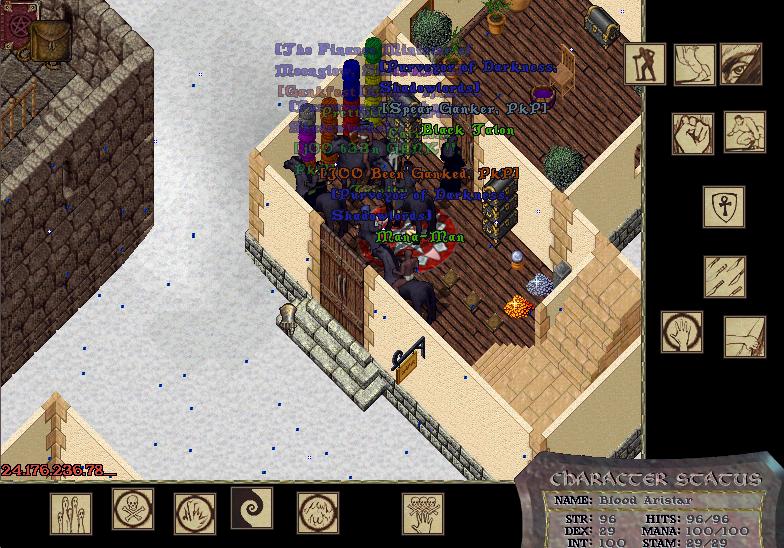
Task: Cast the skulls over hand spell
Action: (423, 514)
